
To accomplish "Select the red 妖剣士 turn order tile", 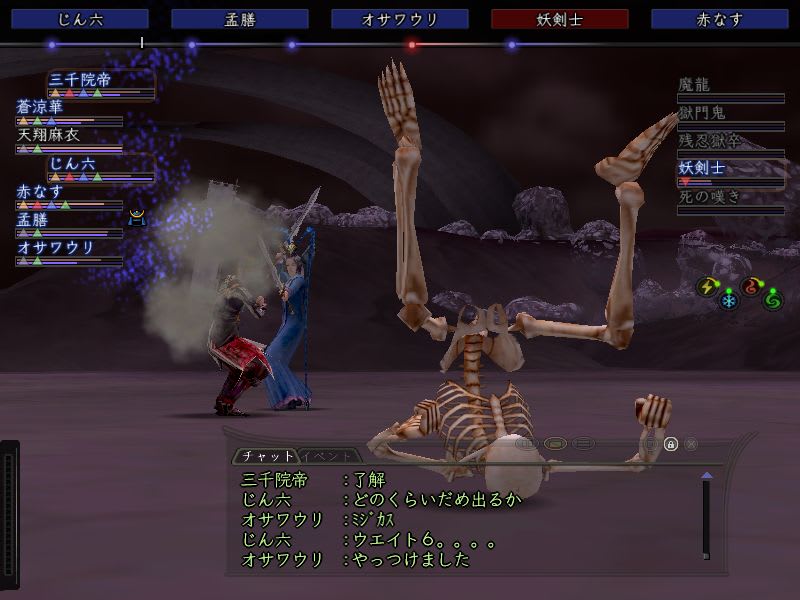I will point(560,19).
